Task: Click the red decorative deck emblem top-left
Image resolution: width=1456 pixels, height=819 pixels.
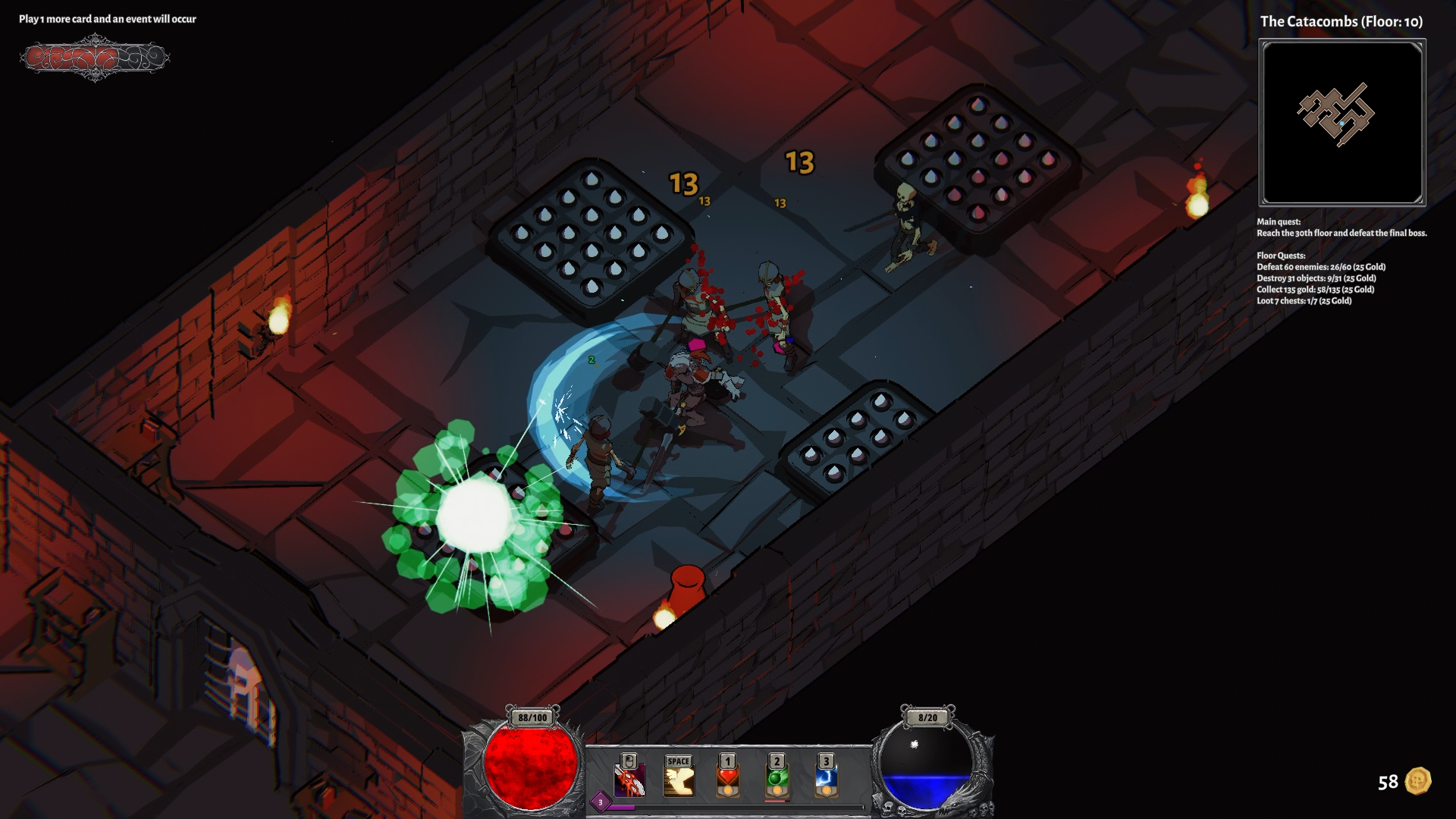Action: pos(96,57)
